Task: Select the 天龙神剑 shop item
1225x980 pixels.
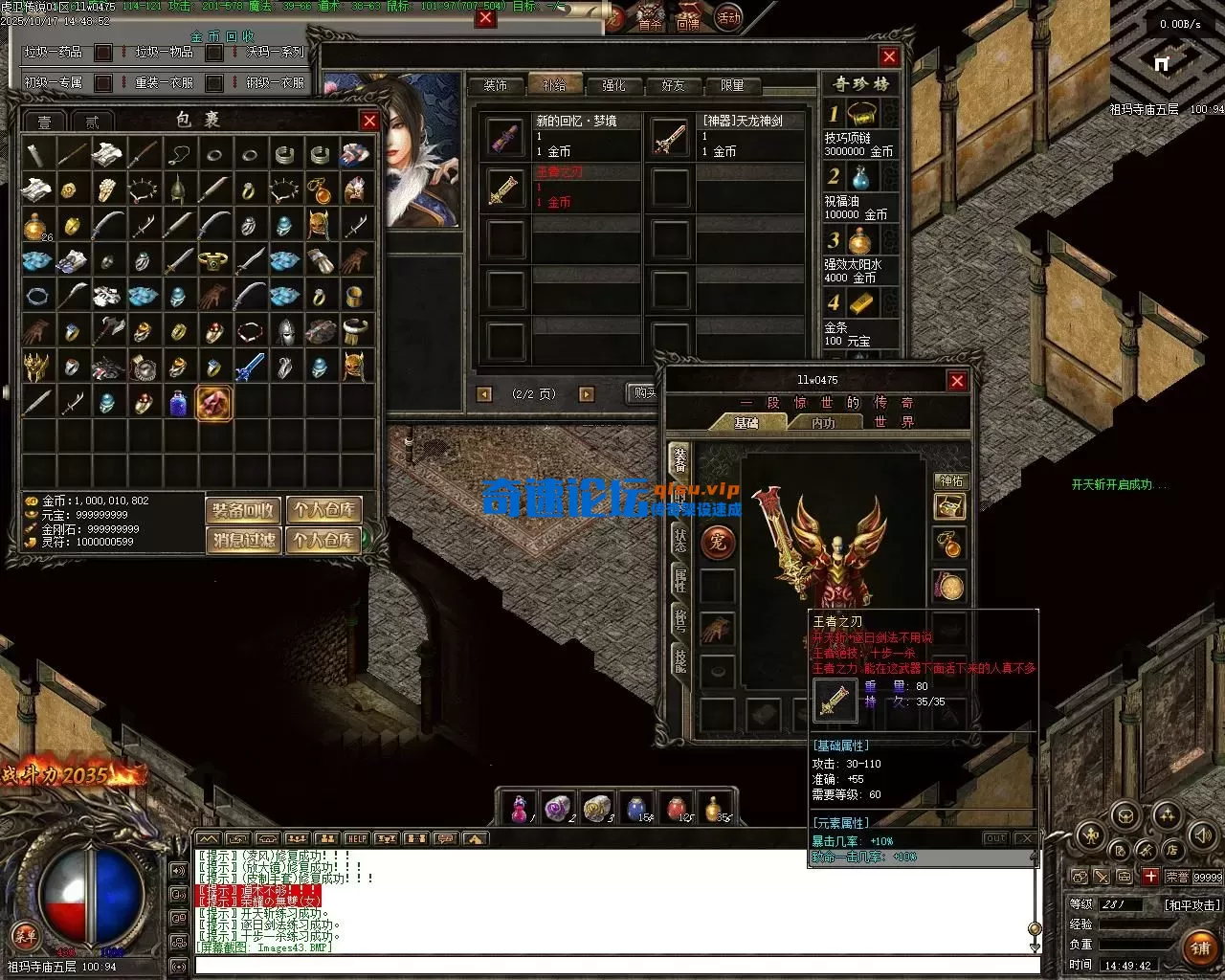Action: (670, 138)
